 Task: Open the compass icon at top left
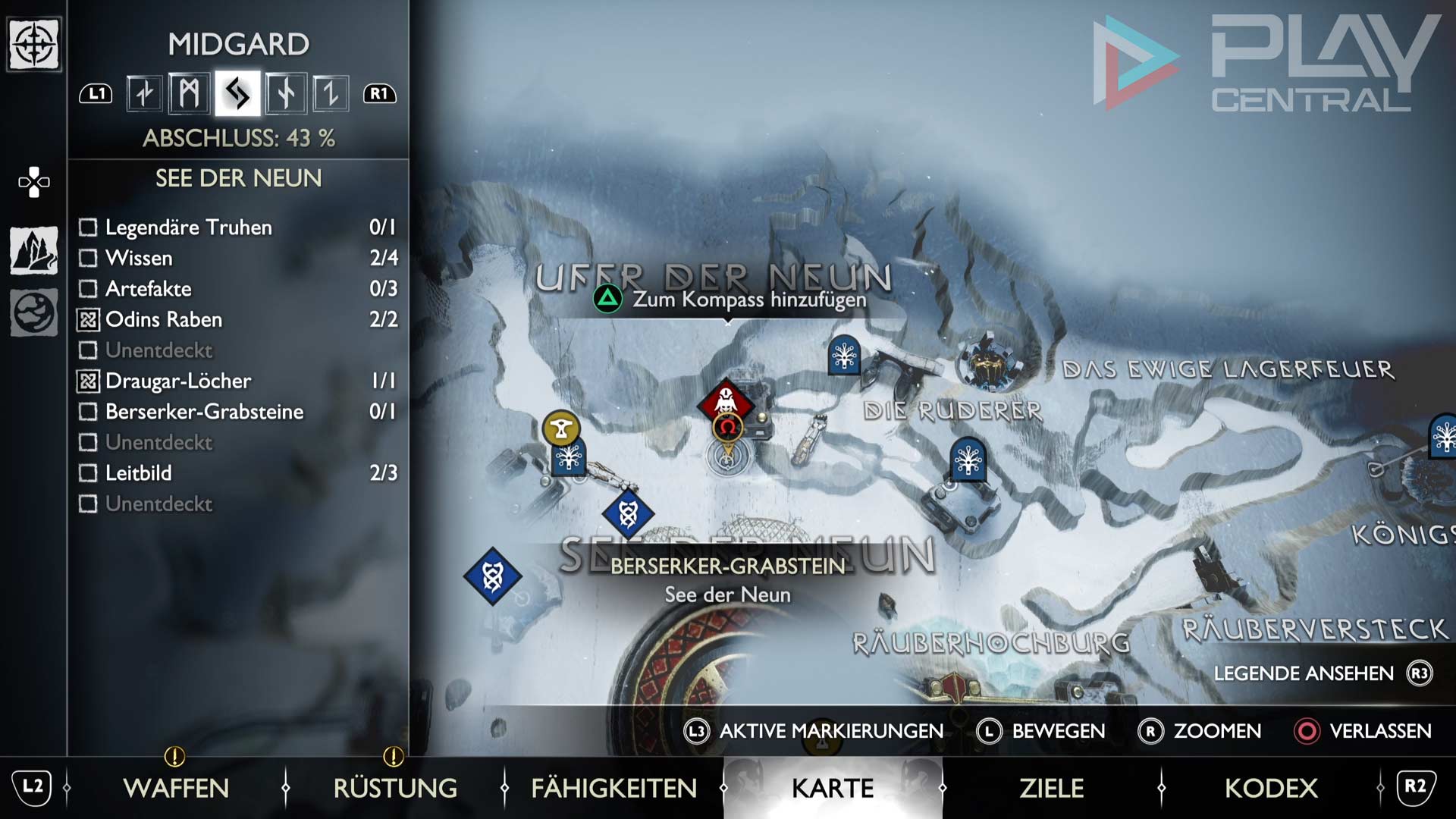coord(34,45)
